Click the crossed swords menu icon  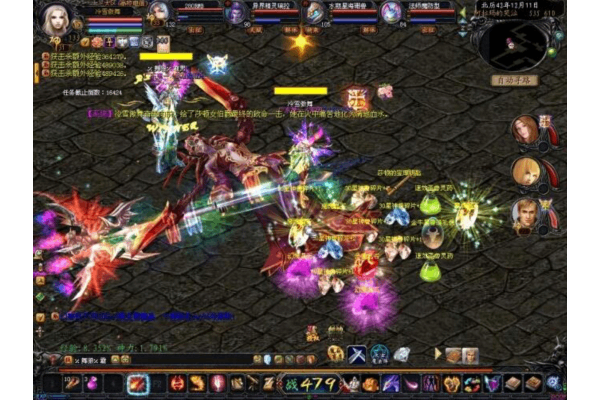click(357, 353)
